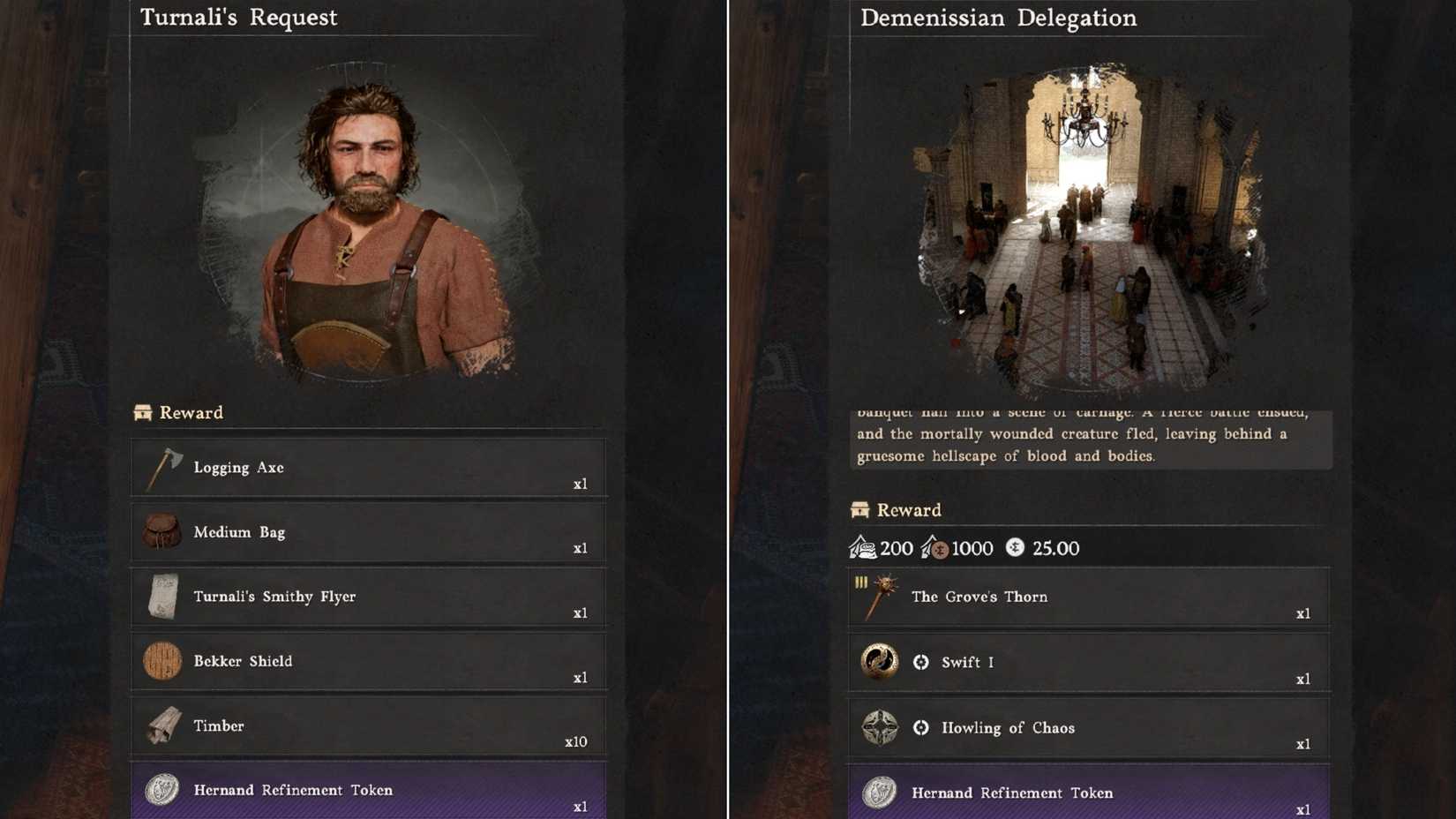The image size is (1456, 819).
Task: Click the Medium Bag satchel icon
Action: point(163,532)
